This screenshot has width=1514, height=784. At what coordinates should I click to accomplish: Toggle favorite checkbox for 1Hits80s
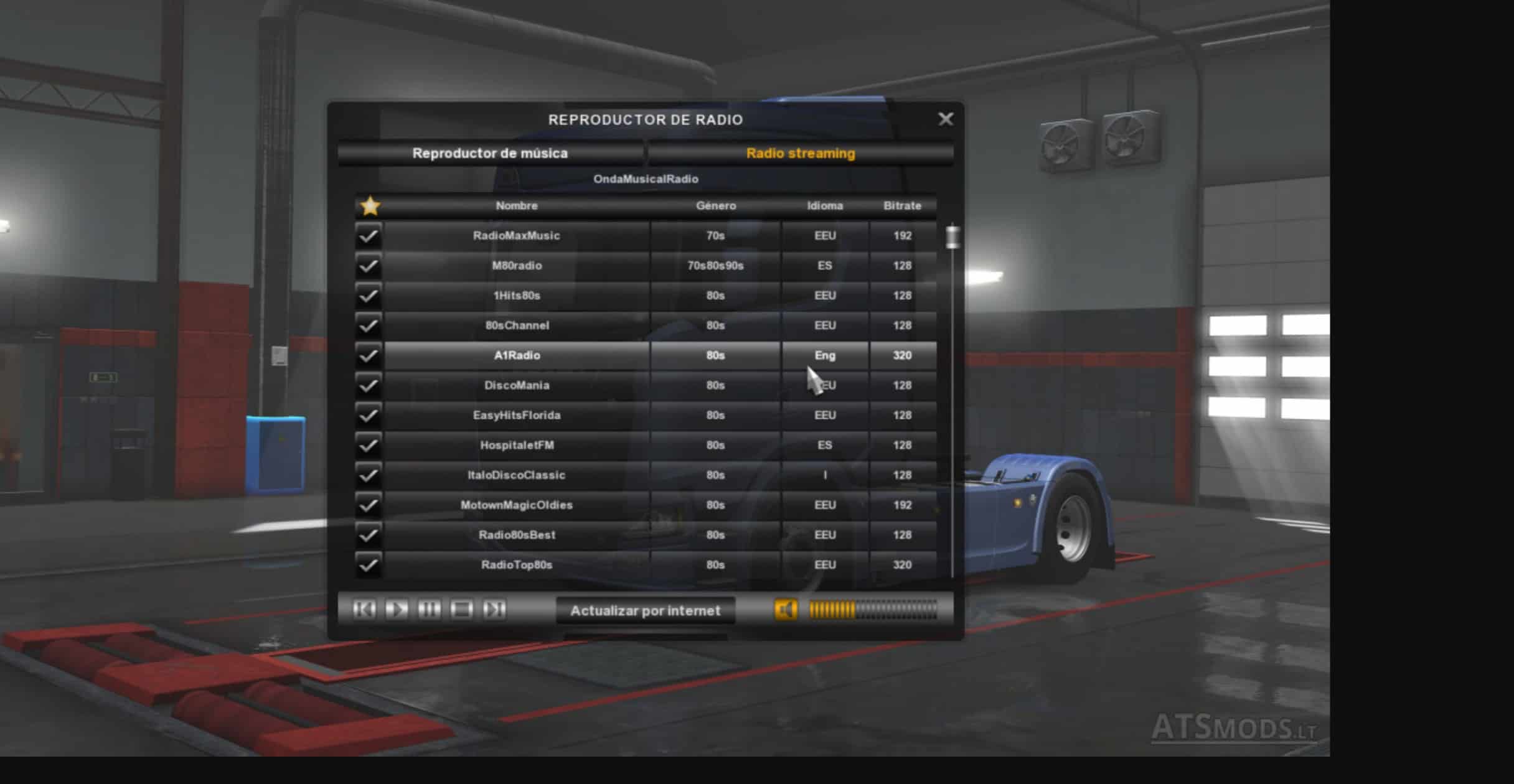(369, 296)
